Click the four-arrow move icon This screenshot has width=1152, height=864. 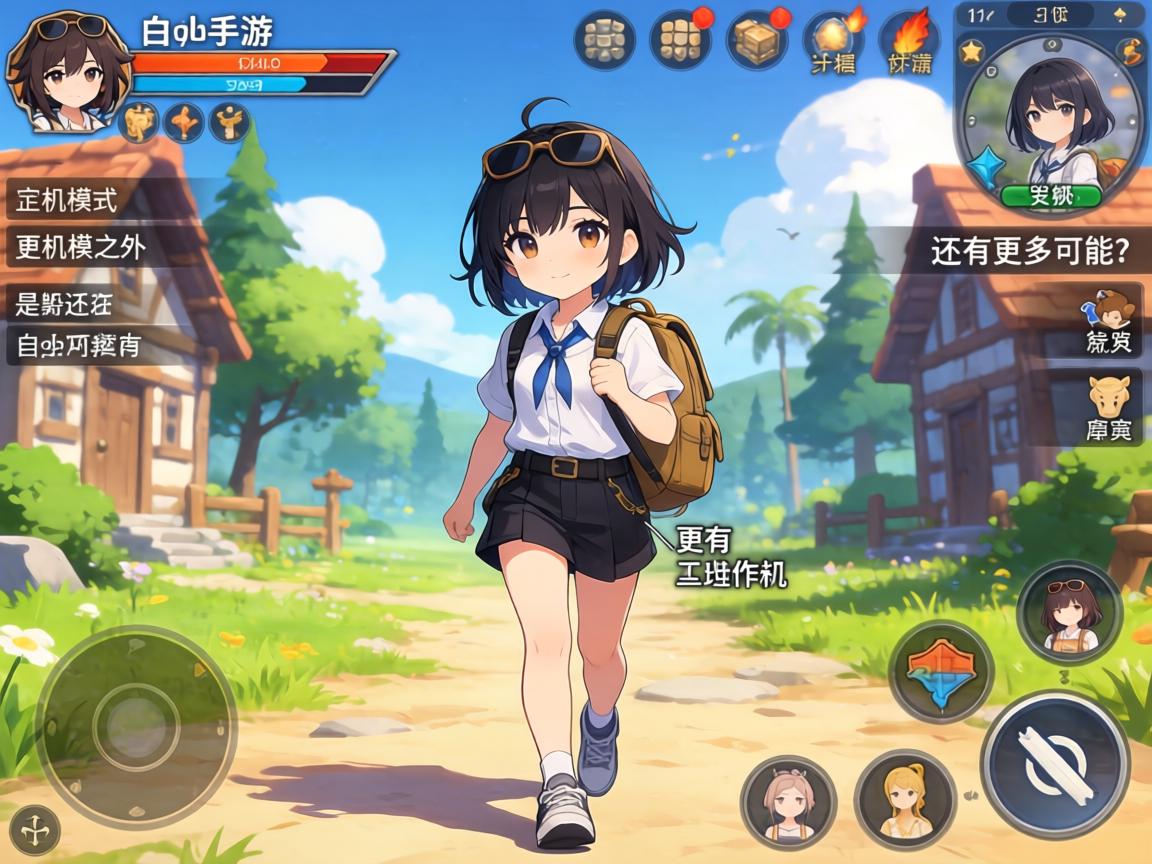tap(35, 830)
